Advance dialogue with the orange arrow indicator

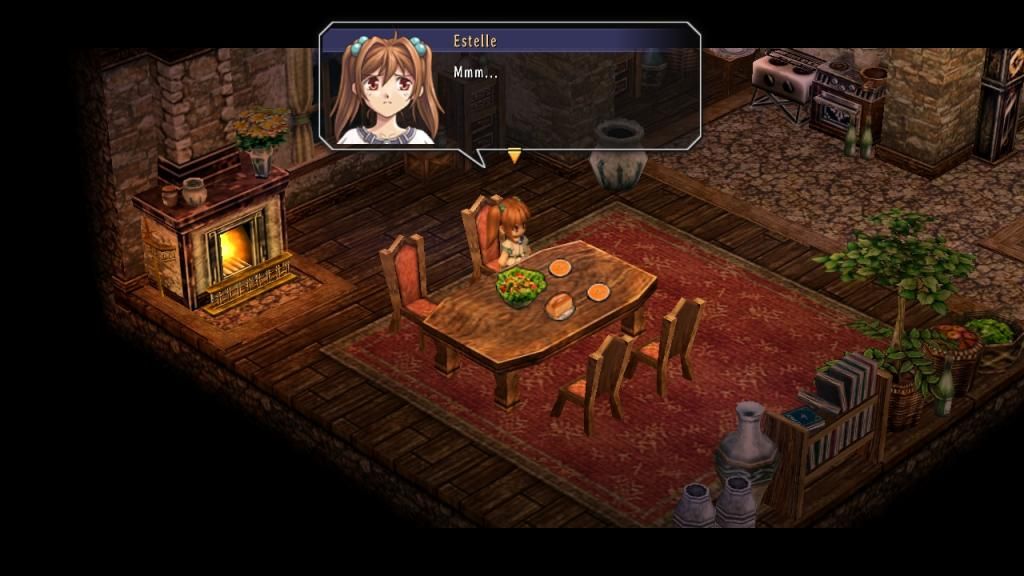tap(514, 156)
